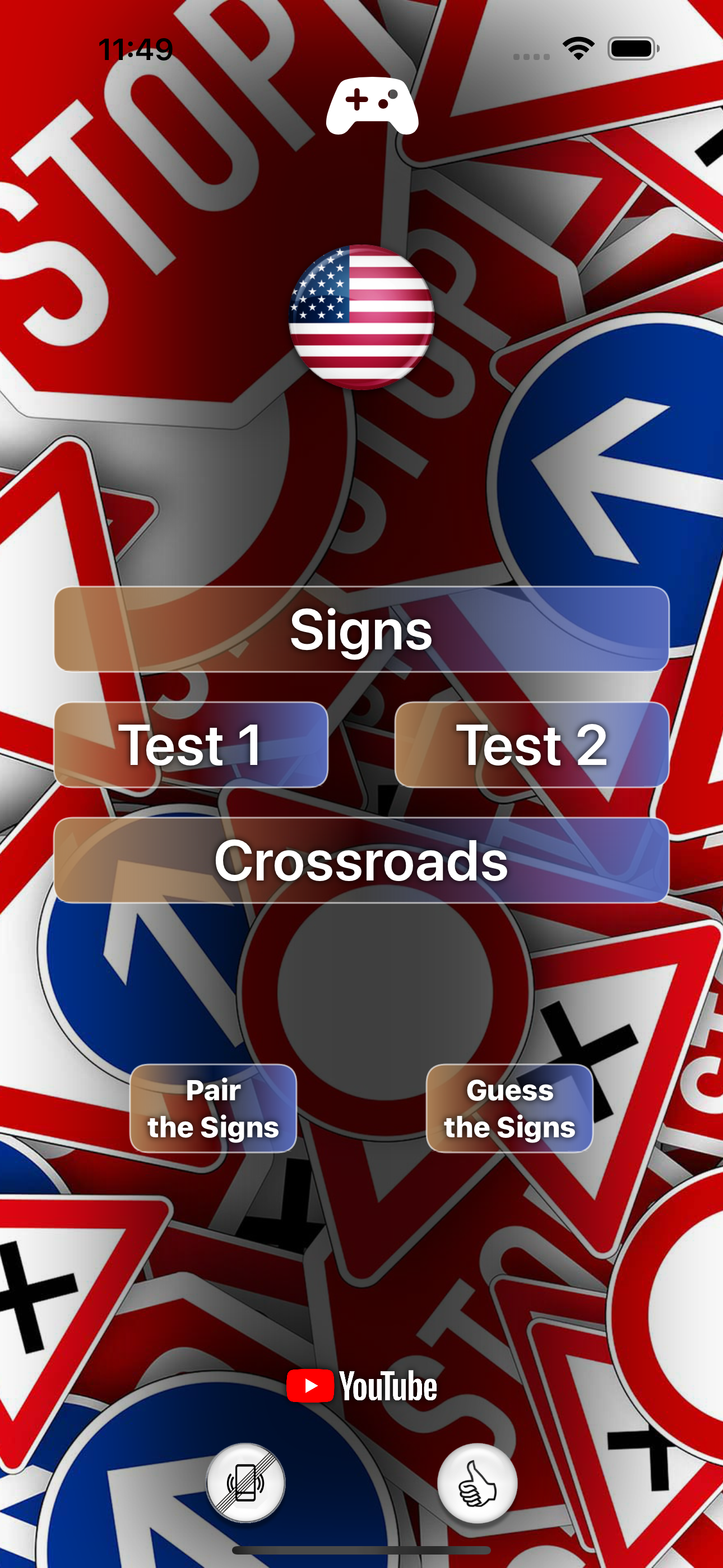Tap the Wi-Fi status icon
The width and height of the screenshot is (723, 1568).
[578, 50]
